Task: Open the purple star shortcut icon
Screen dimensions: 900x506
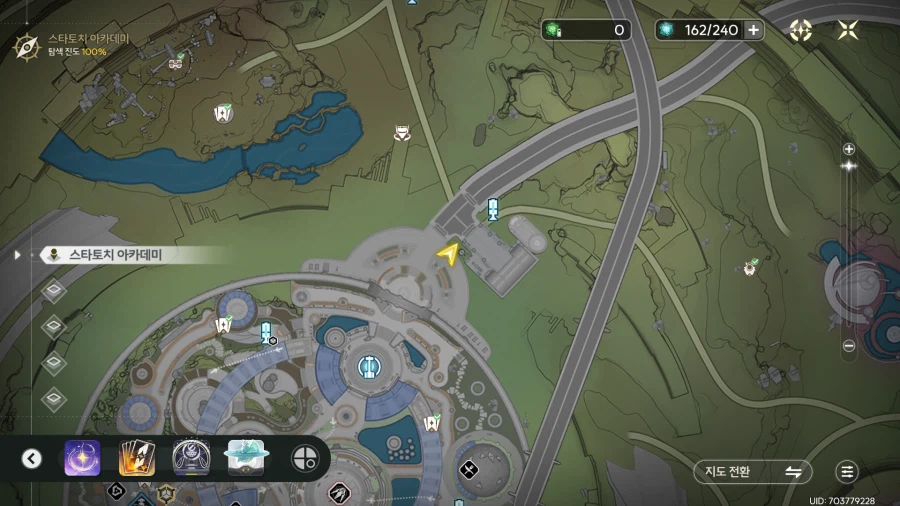Action: [x=82, y=458]
